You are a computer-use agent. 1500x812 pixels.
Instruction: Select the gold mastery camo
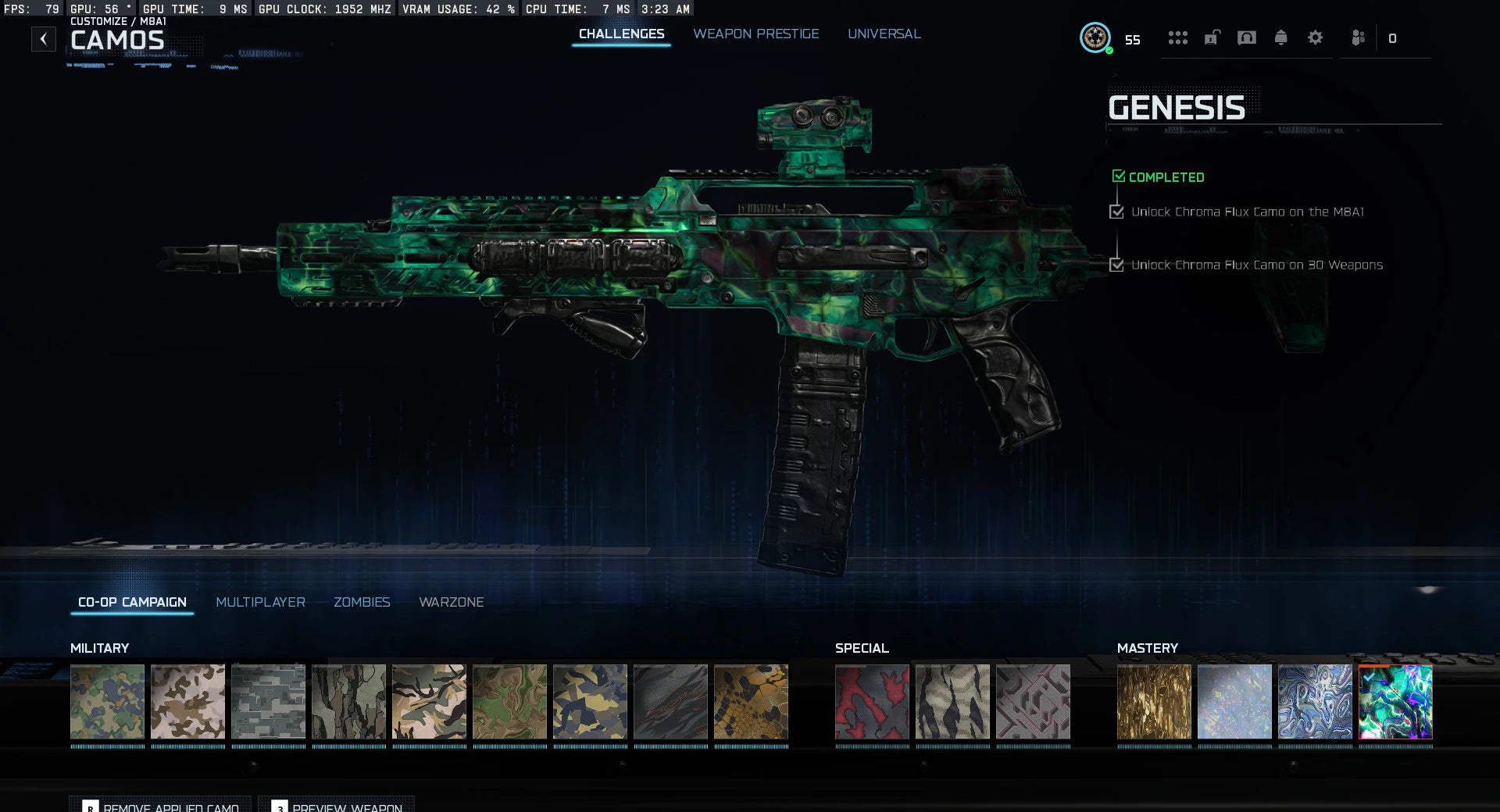pyautogui.click(x=1154, y=701)
